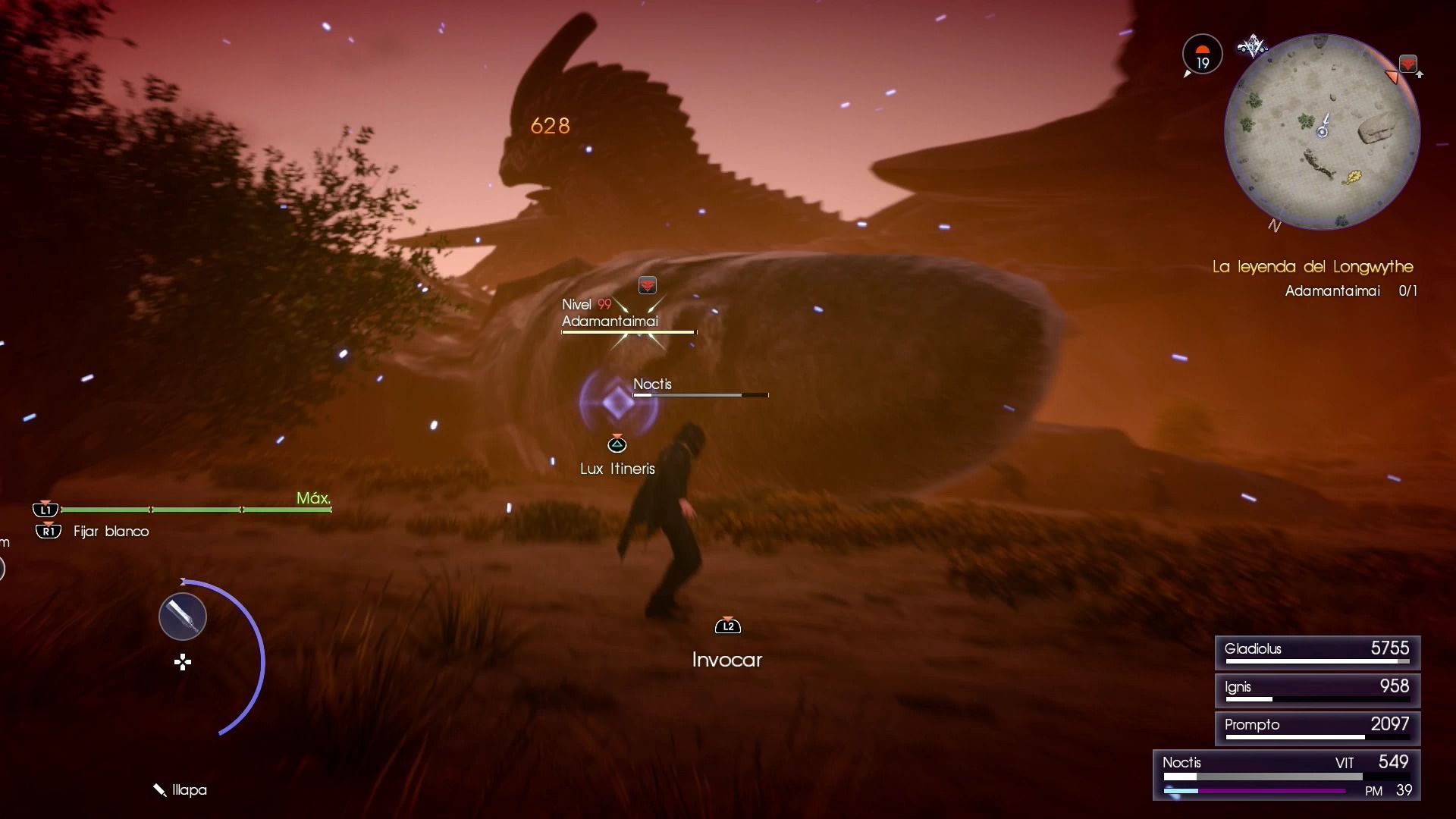This screenshot has width=1456, height=819.
Task: Click the red target marker above Adamantaimai
Action: (x=647, y=285)
